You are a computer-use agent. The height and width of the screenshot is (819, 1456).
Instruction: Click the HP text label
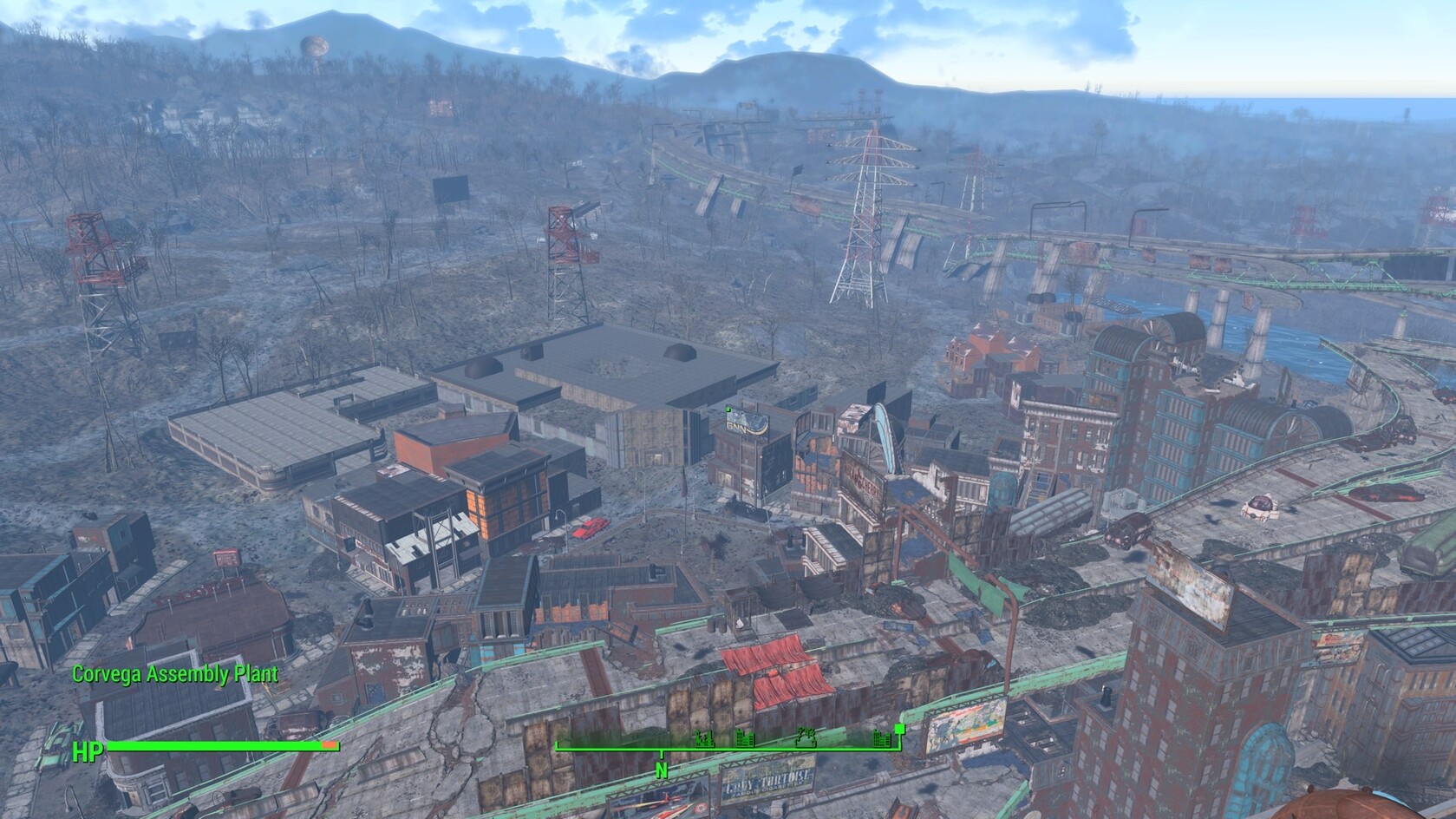coord(88,747)
